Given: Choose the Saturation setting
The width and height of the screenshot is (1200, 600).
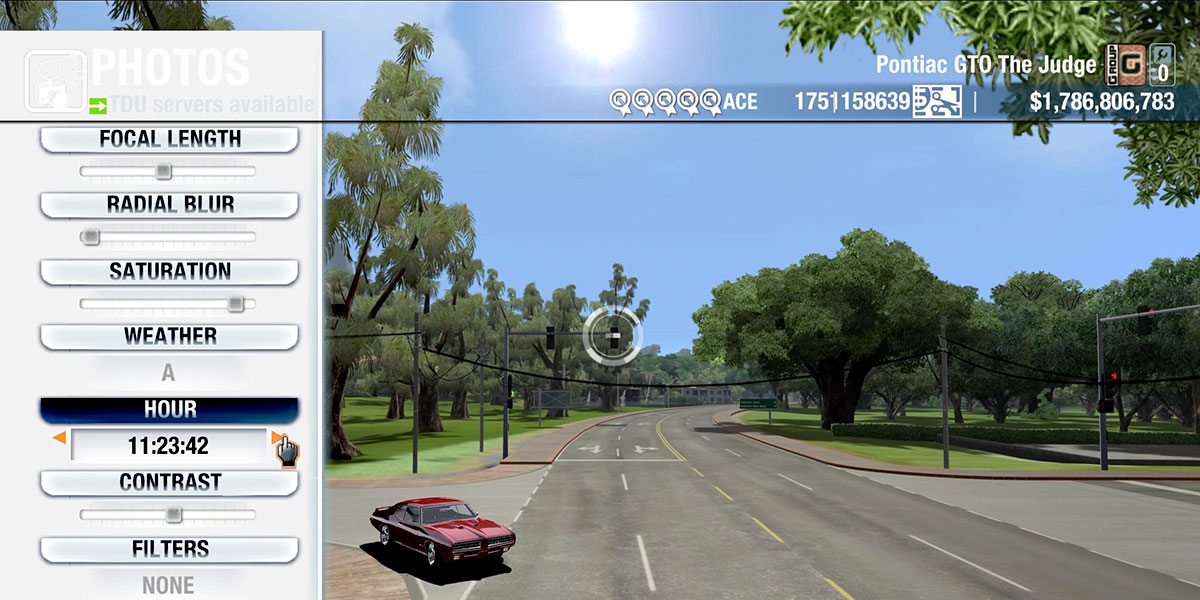Looking at the screenshot, I should click(x=169, y=271).
